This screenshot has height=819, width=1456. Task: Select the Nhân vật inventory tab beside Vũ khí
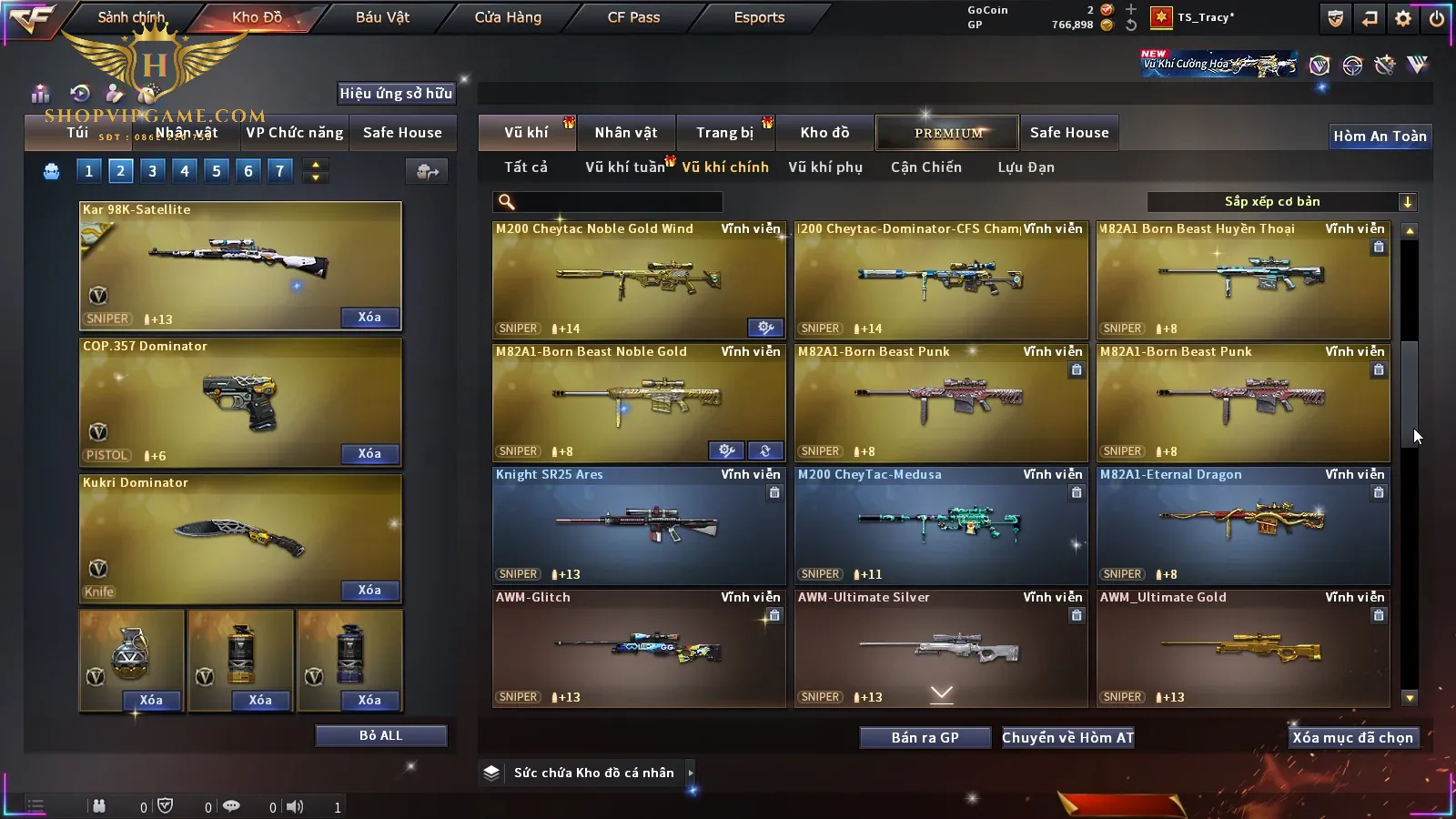pos(626,133)
